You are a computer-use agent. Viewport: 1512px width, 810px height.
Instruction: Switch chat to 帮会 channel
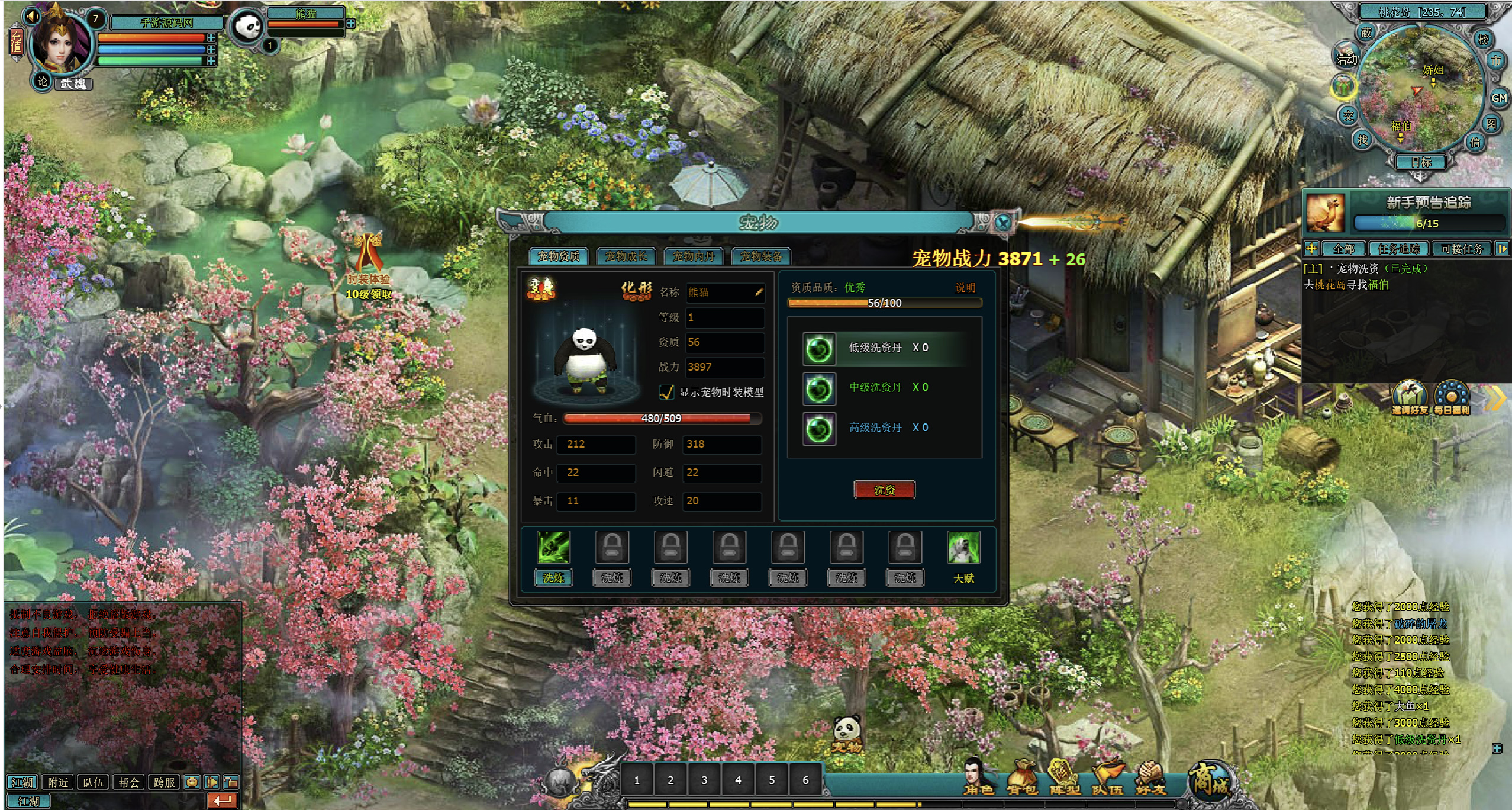click(x=128, y=782)
